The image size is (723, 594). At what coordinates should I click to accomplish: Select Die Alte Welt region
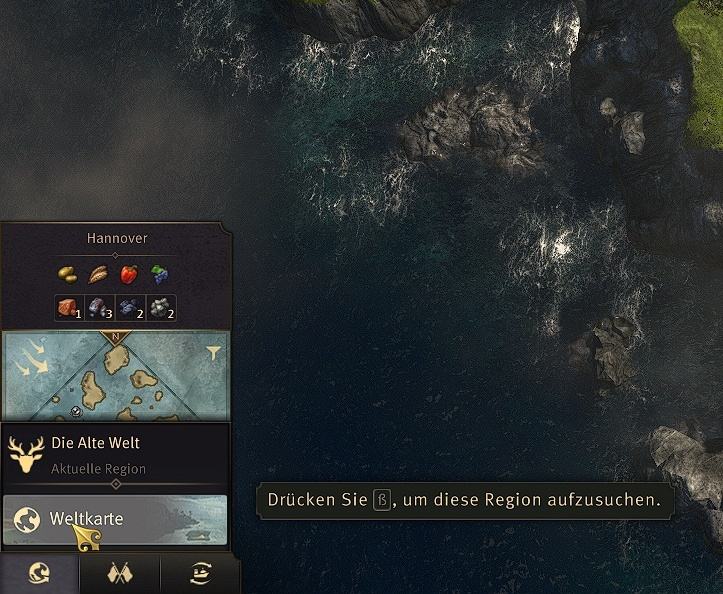coord(115,453)
